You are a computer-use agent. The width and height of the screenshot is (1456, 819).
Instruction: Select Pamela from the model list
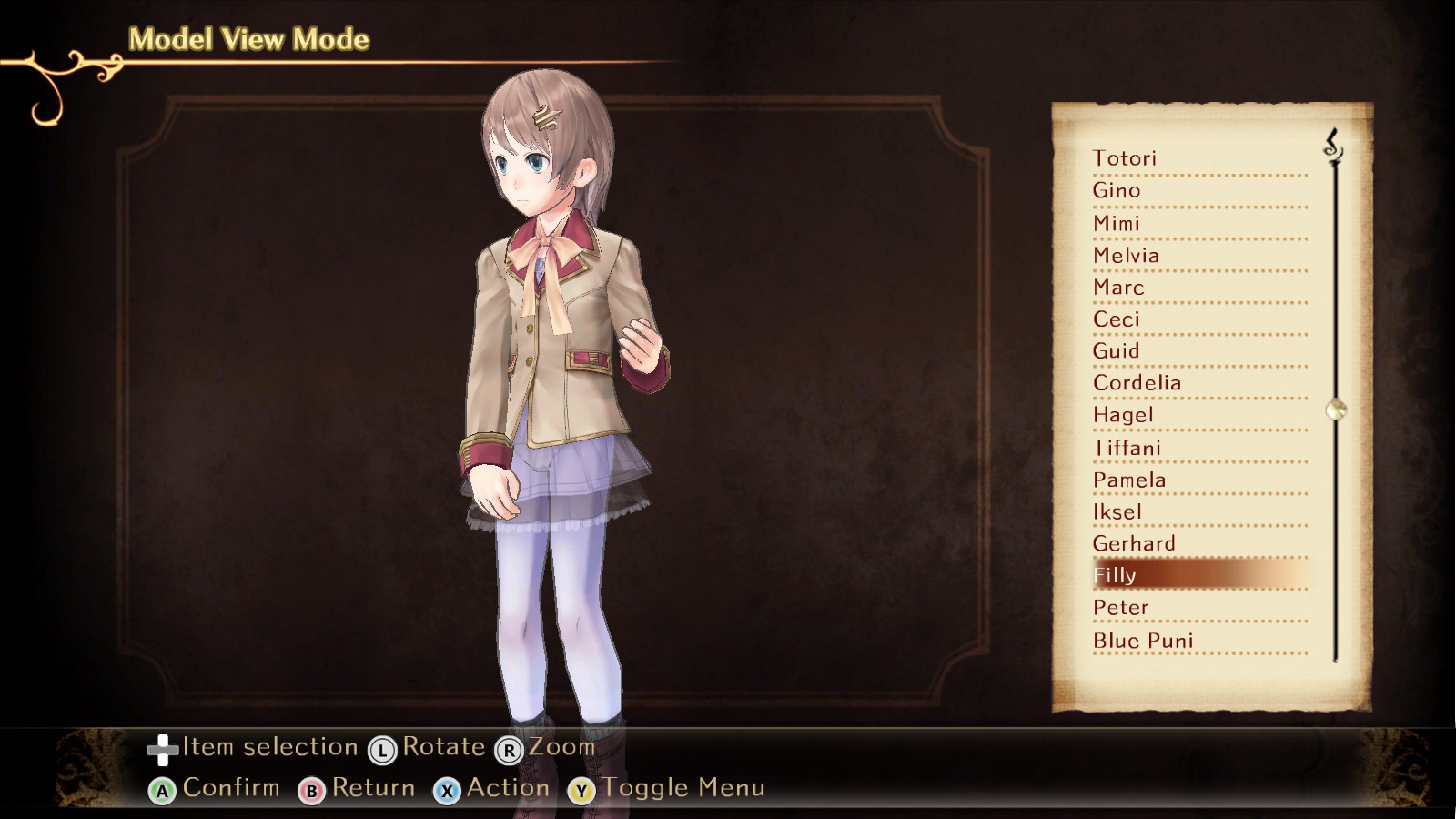point(1129,480)
